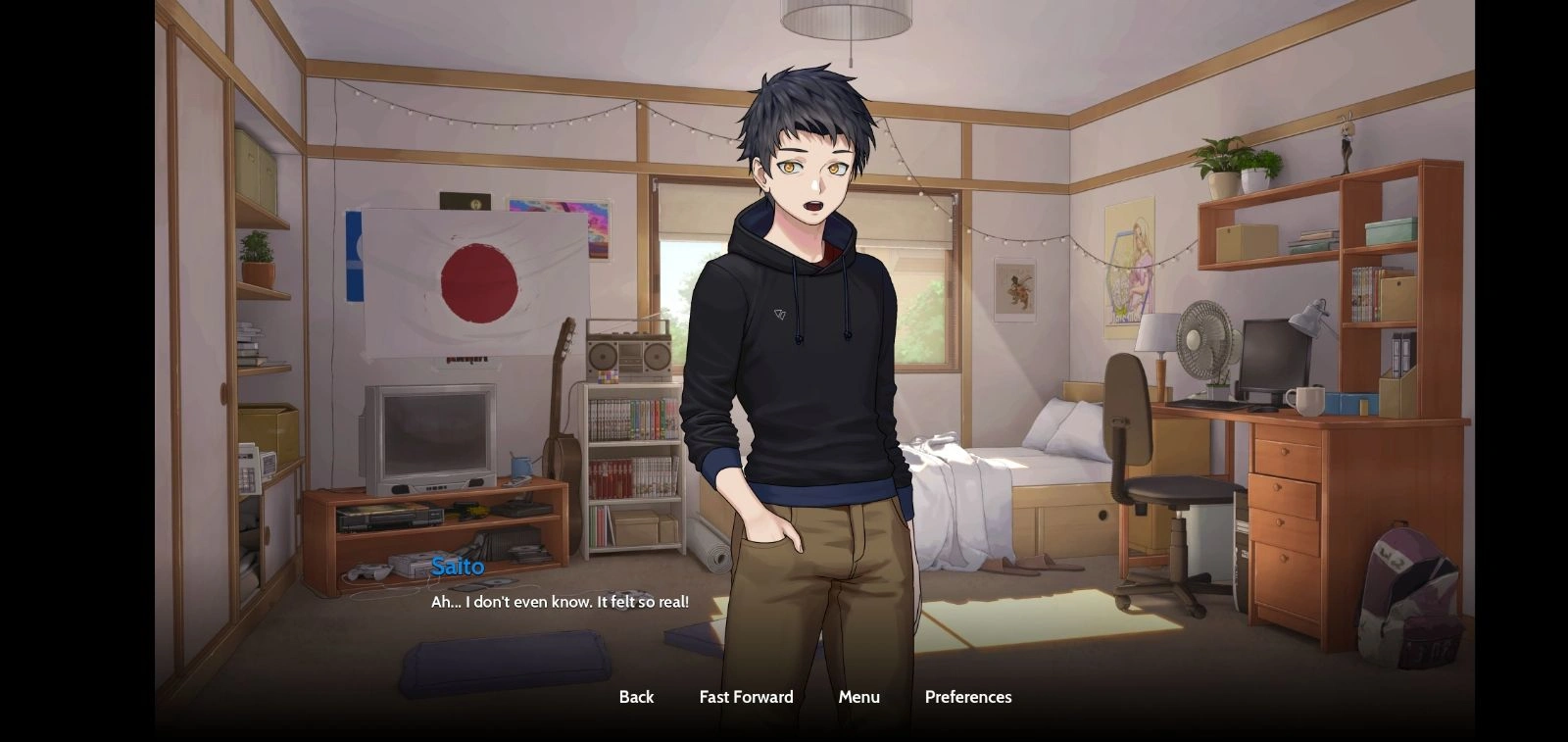This screenshot has width=1568, height=742.
Task: Click the Back button to rewind dialogue
Action: point(636,697)
